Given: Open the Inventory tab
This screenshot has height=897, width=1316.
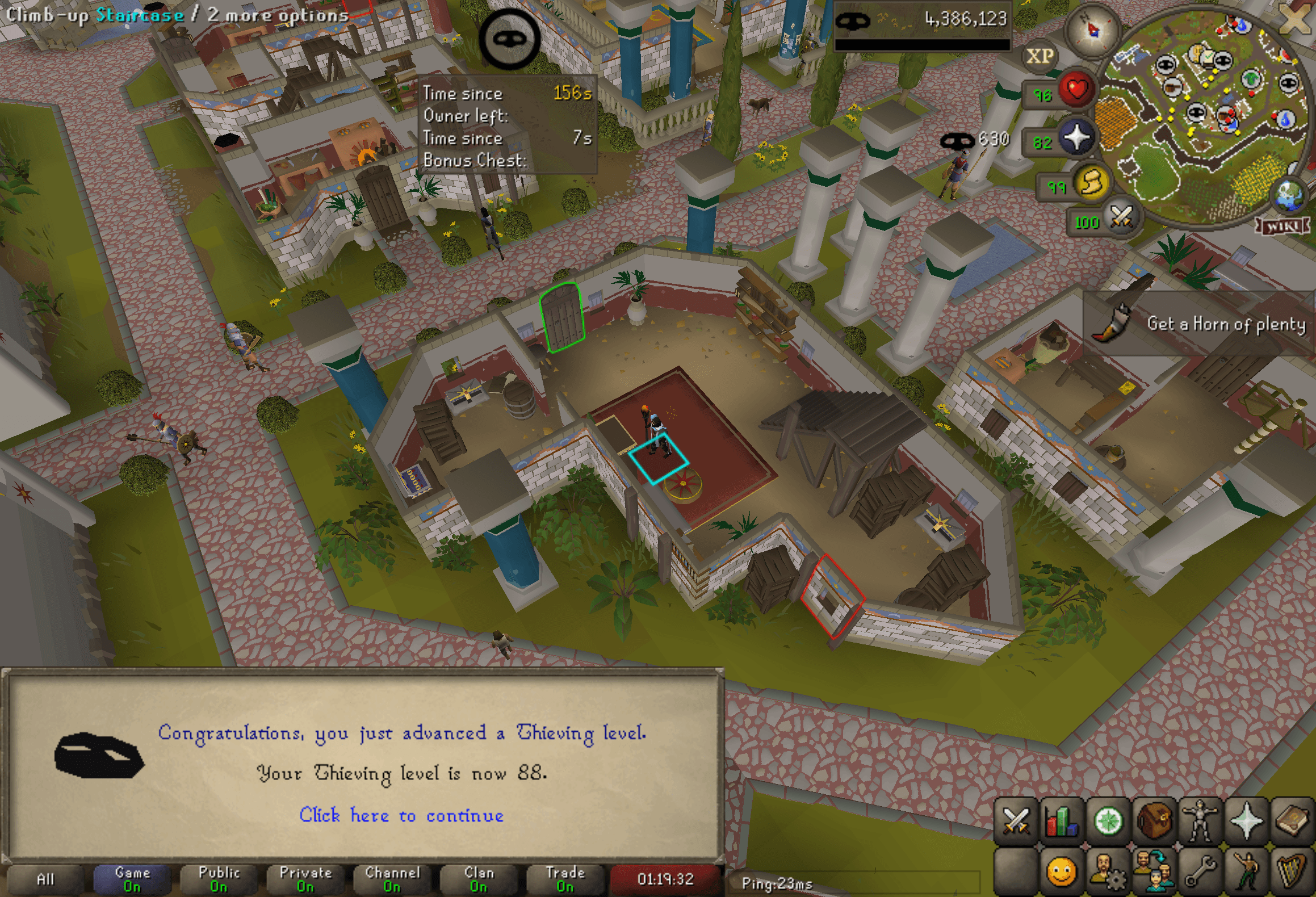Looking at the screenshot, I should (x=1155, y=818).
